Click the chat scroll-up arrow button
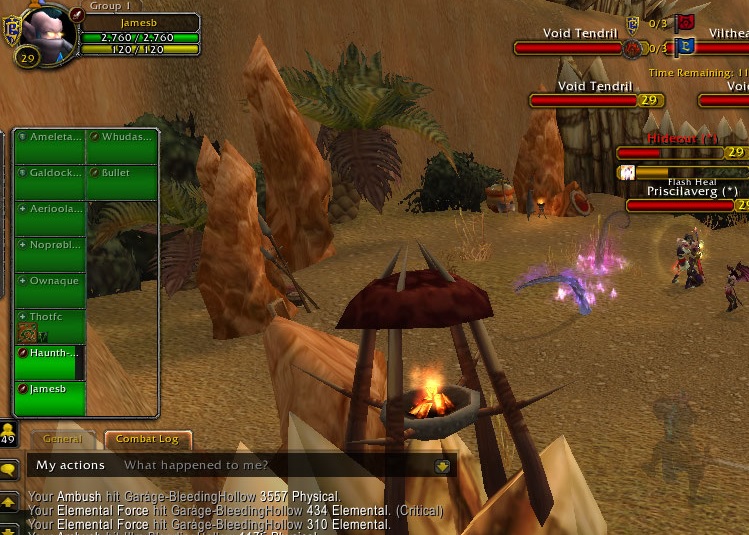The height and width of the screenshot is (535, 749). (x=8, y=501)
